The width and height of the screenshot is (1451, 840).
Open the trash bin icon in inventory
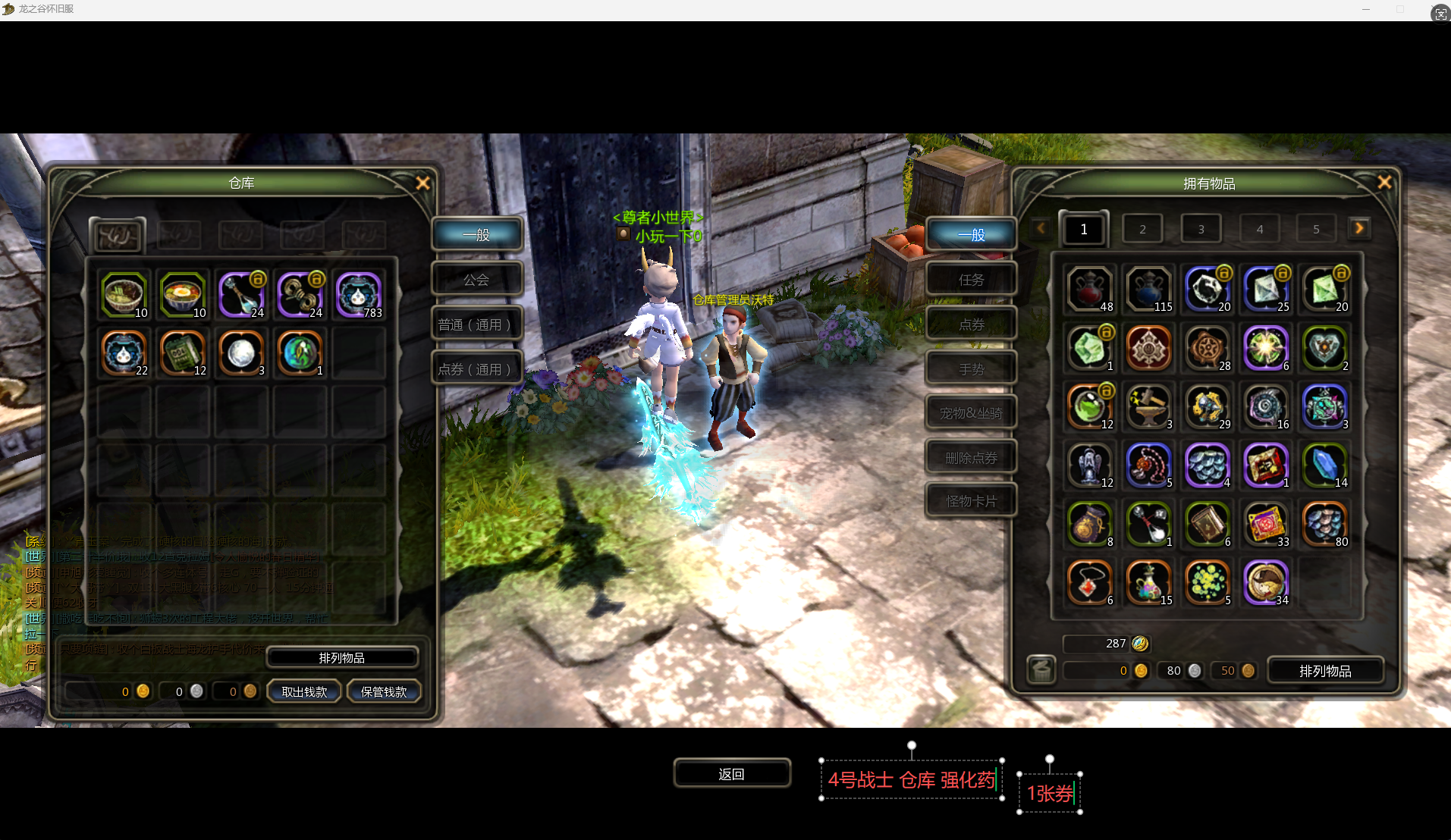point(1041,670)
